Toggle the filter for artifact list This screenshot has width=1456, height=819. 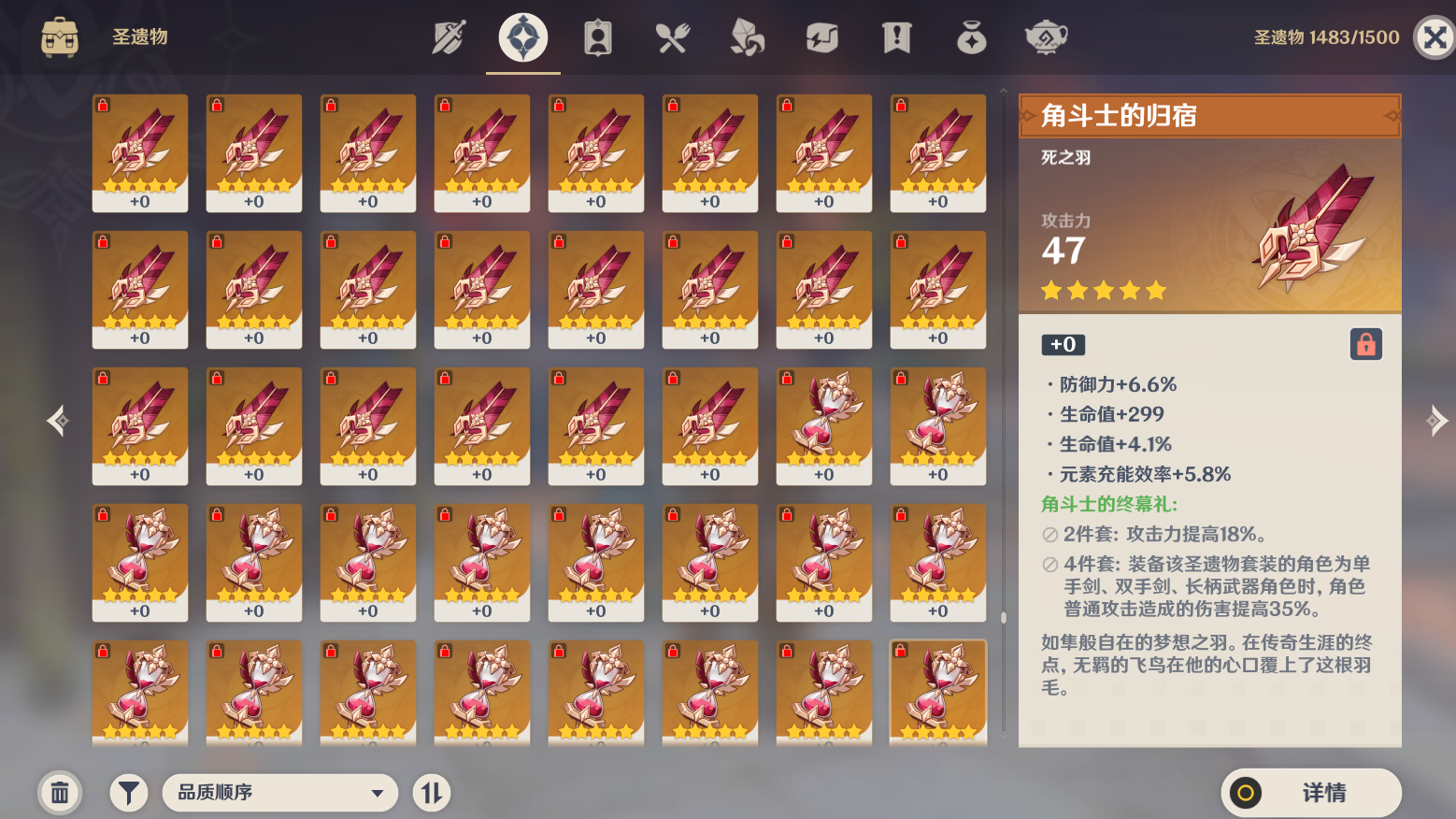(x=129, y=792)
